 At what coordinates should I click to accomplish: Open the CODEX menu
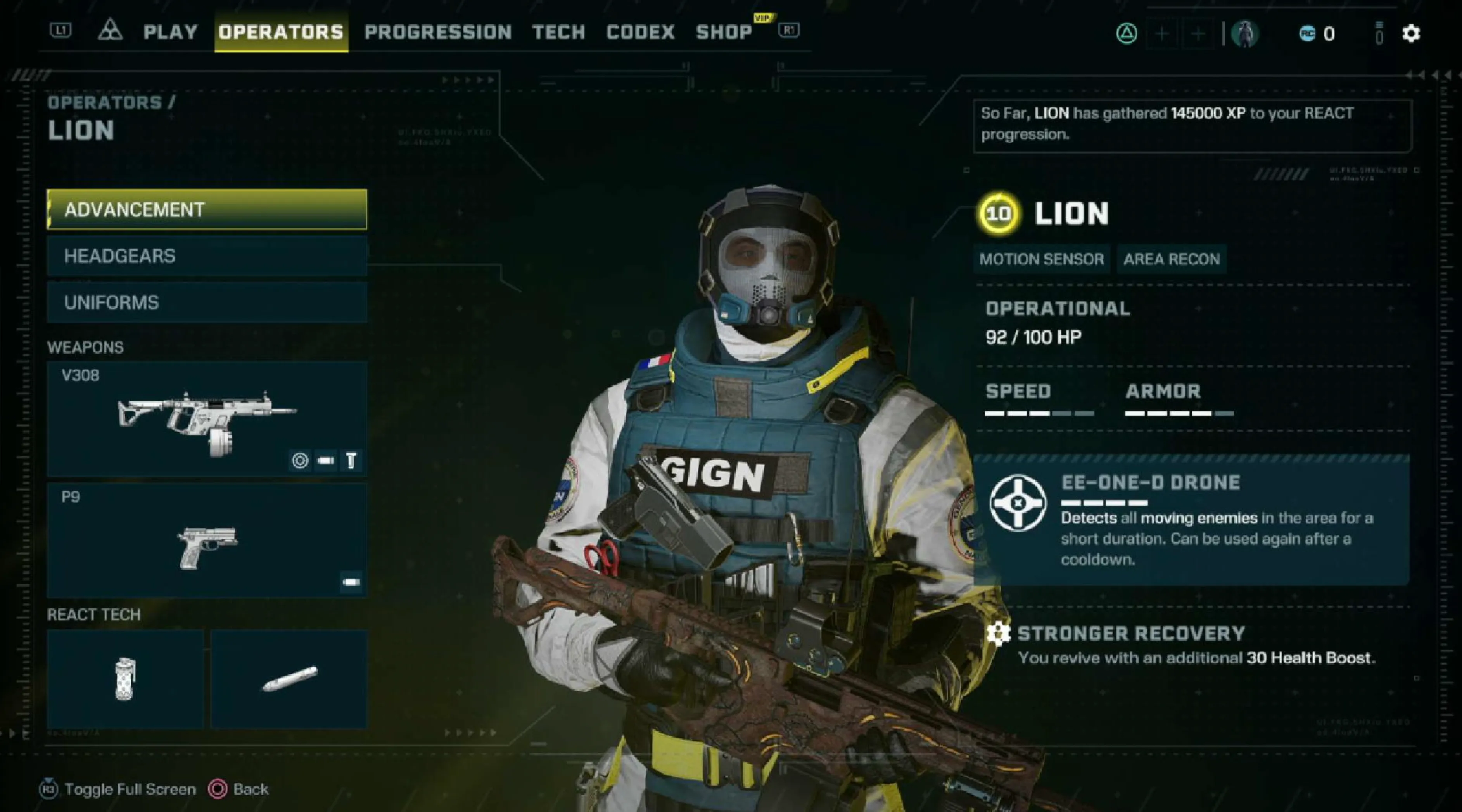coord(639,32)
